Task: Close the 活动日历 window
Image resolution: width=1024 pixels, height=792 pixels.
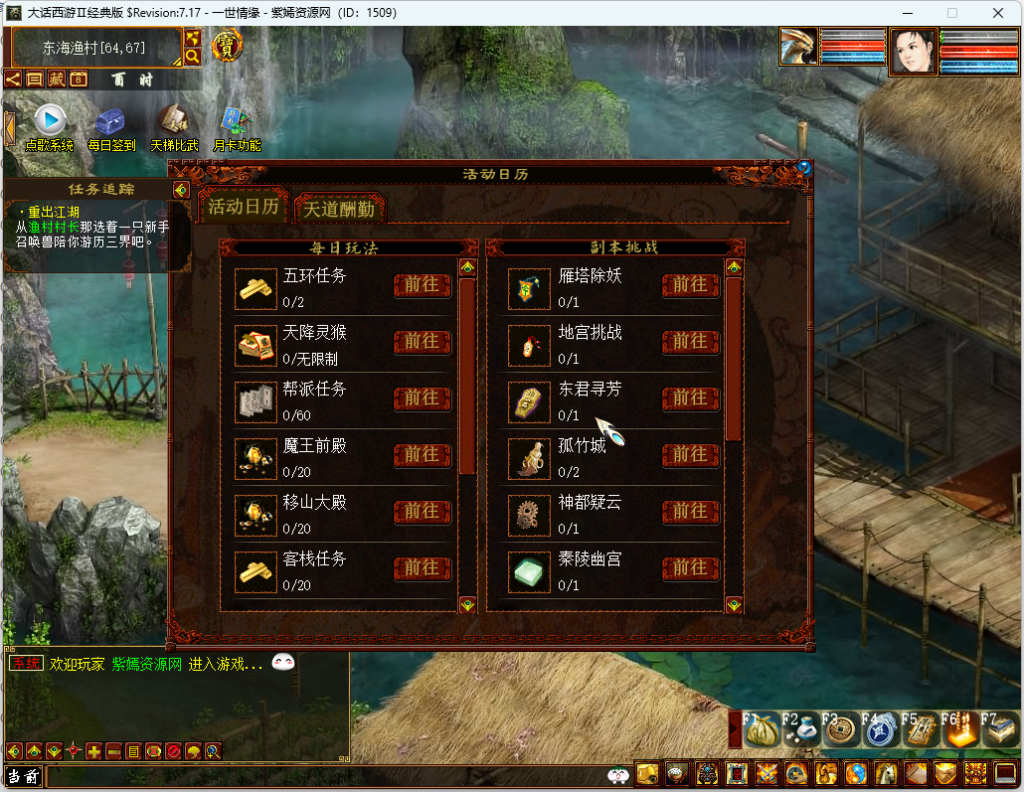Action: tap(804, 168)
